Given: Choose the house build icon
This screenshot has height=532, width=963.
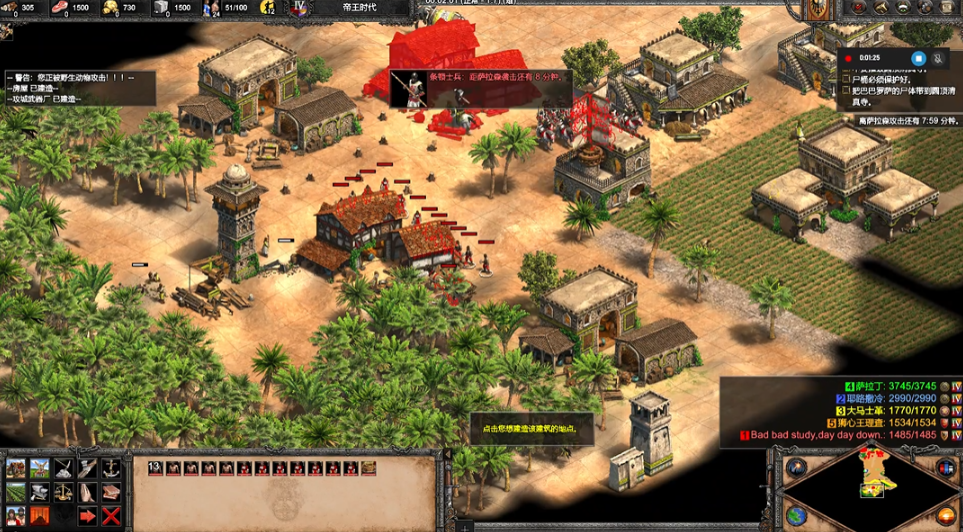Looking at the screenshot, I should pyautogui.click(x=15, y=468).
